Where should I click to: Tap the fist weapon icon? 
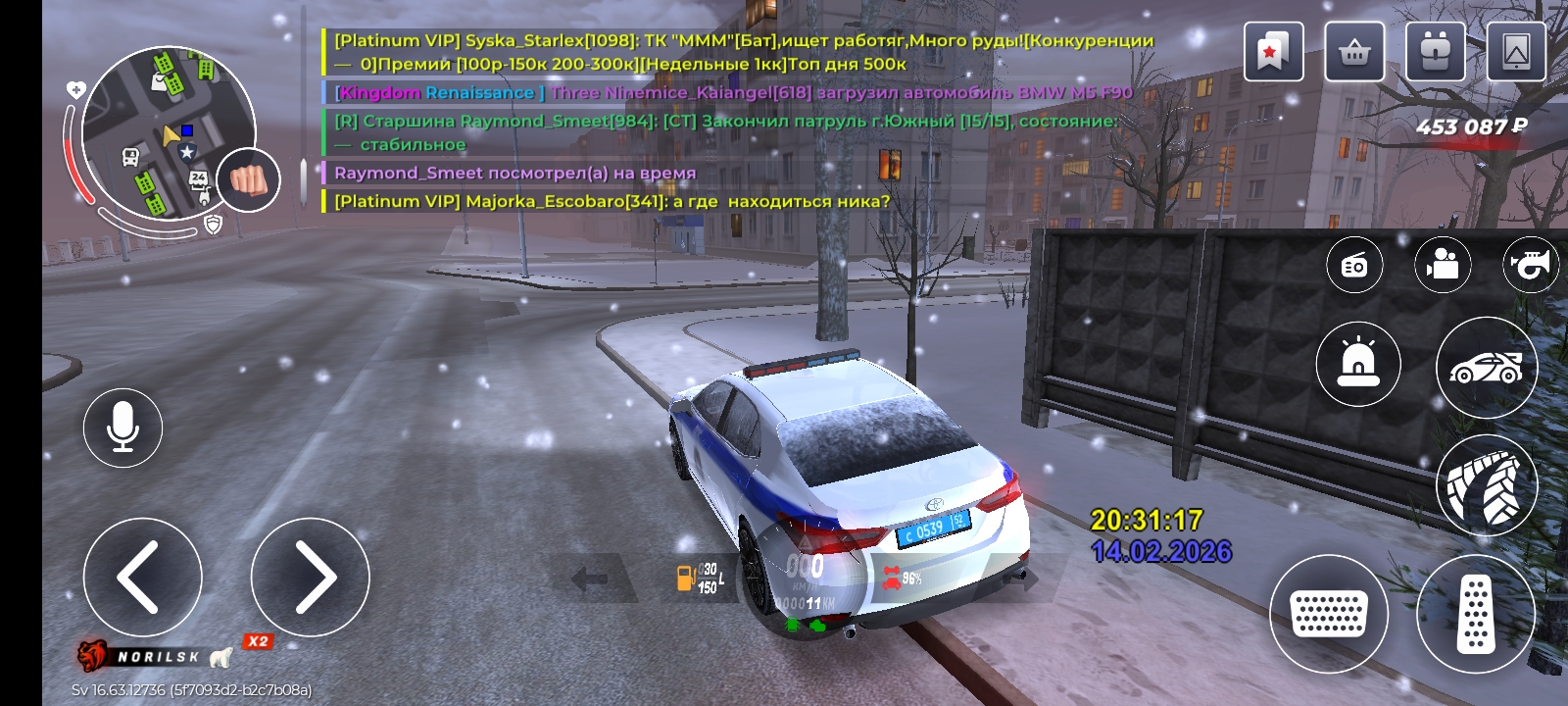click(x=249, y=180)
